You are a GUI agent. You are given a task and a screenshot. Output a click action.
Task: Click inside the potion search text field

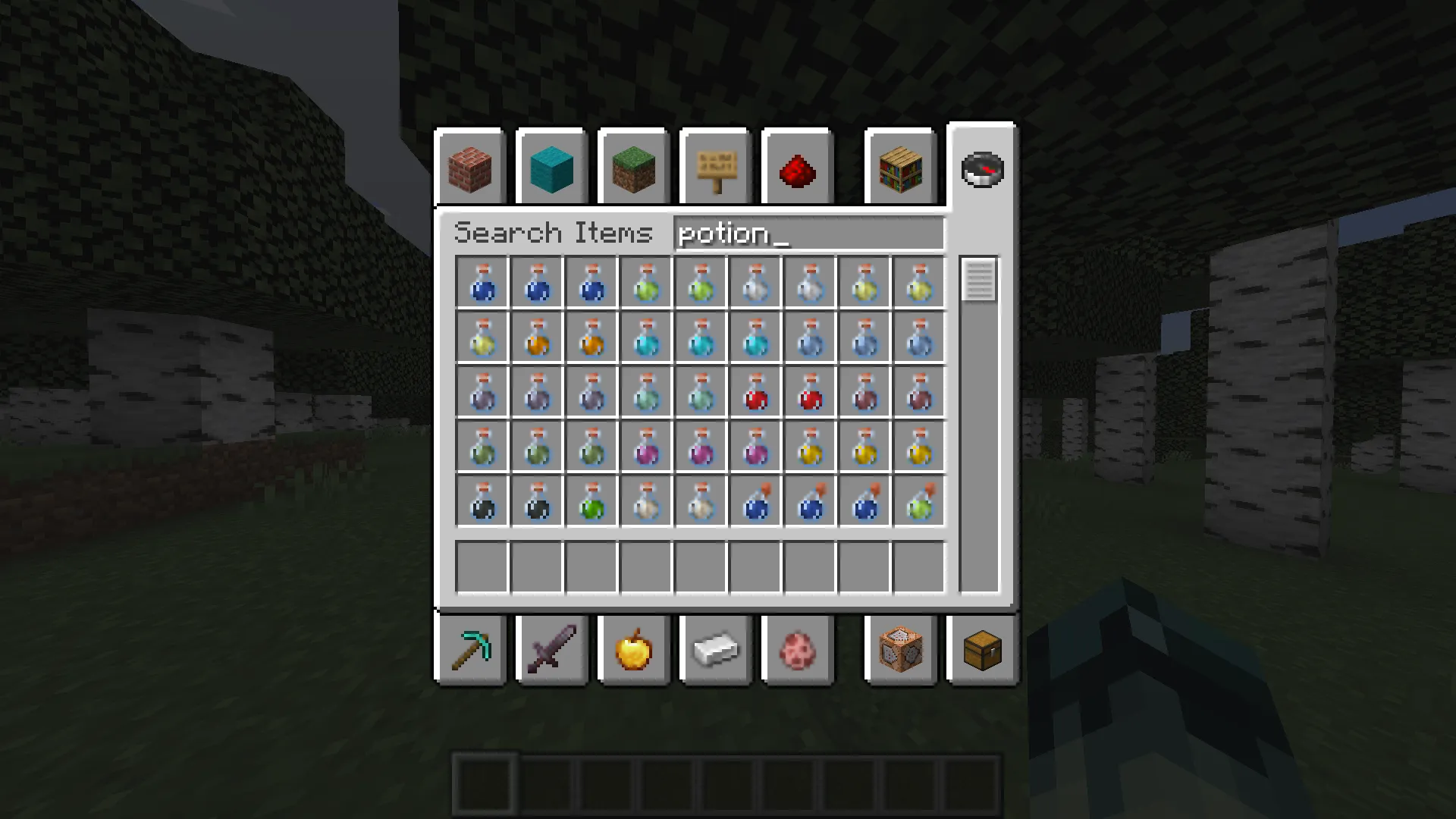[808, 233]
